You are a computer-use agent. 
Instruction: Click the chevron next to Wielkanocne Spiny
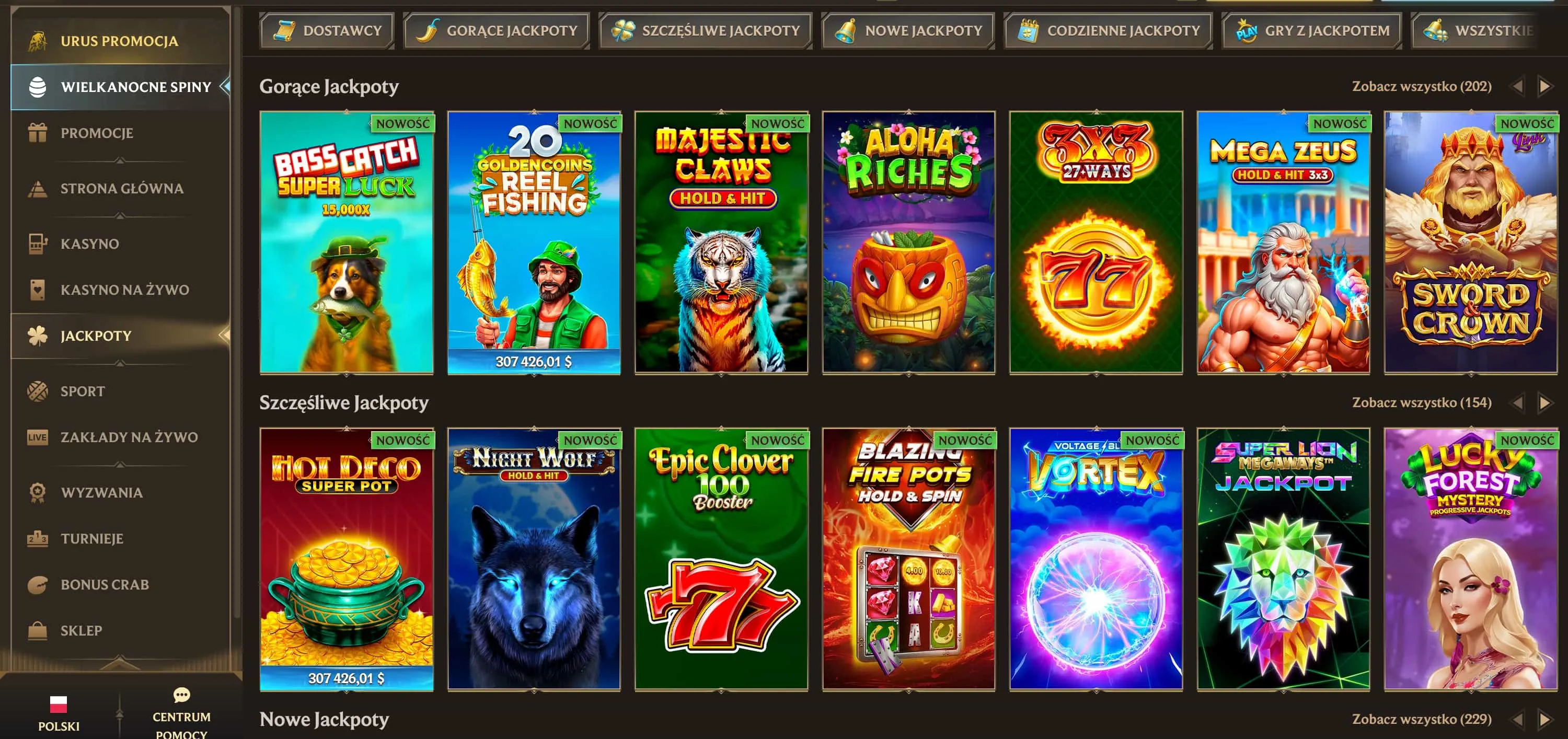(226, 86)
